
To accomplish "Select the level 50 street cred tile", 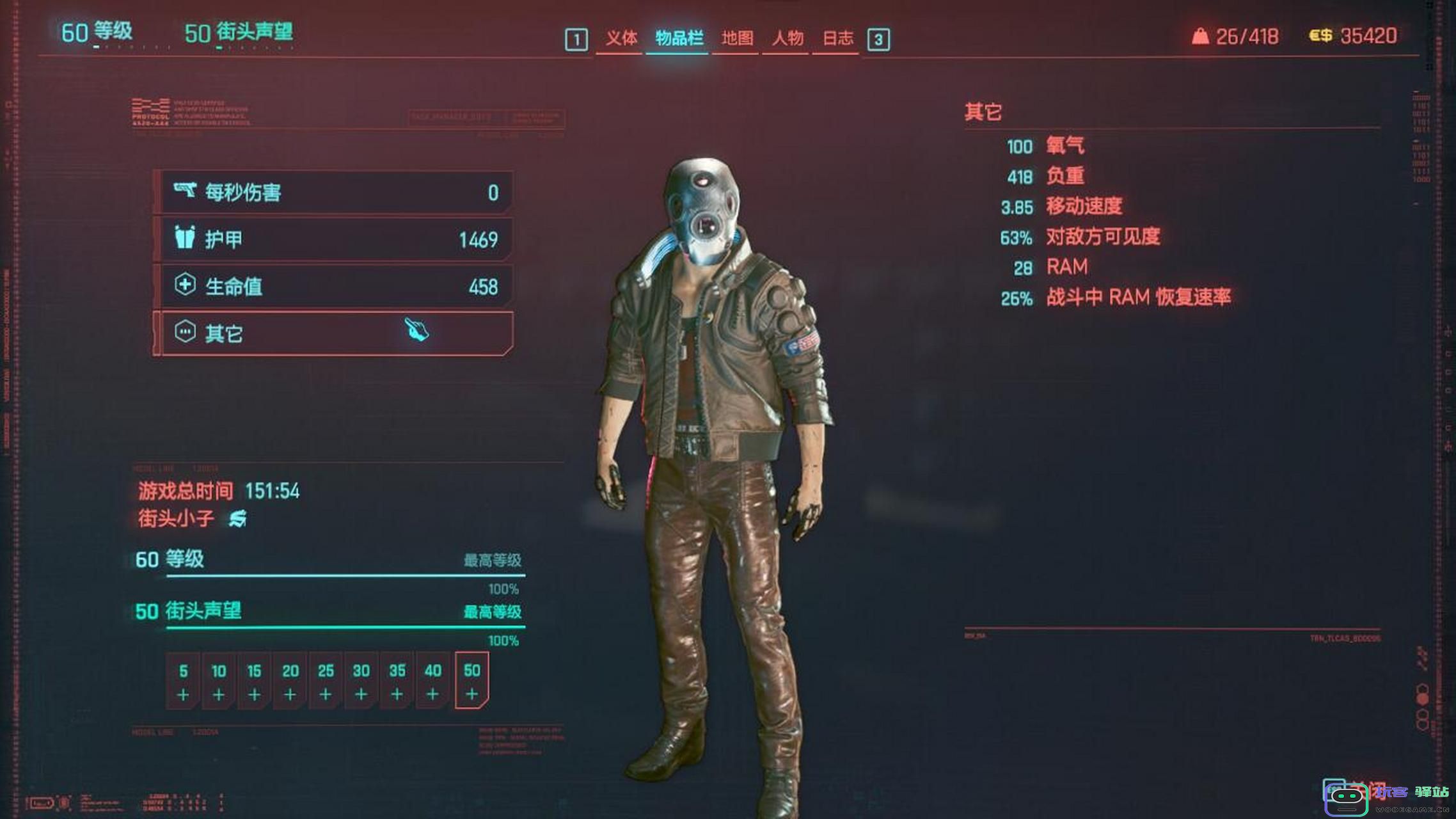I will tap(472, 681).
